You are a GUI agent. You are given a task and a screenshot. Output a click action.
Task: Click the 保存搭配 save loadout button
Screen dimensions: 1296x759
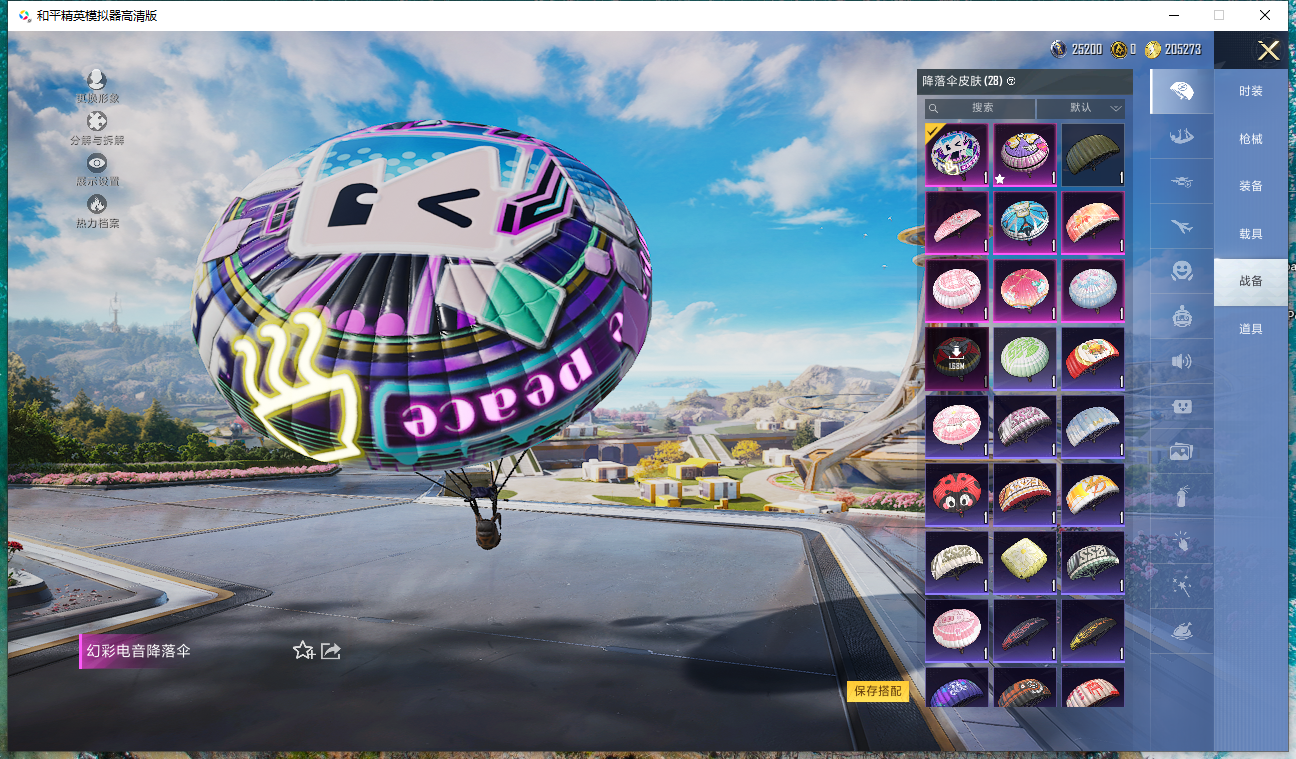tap(877, 691)
